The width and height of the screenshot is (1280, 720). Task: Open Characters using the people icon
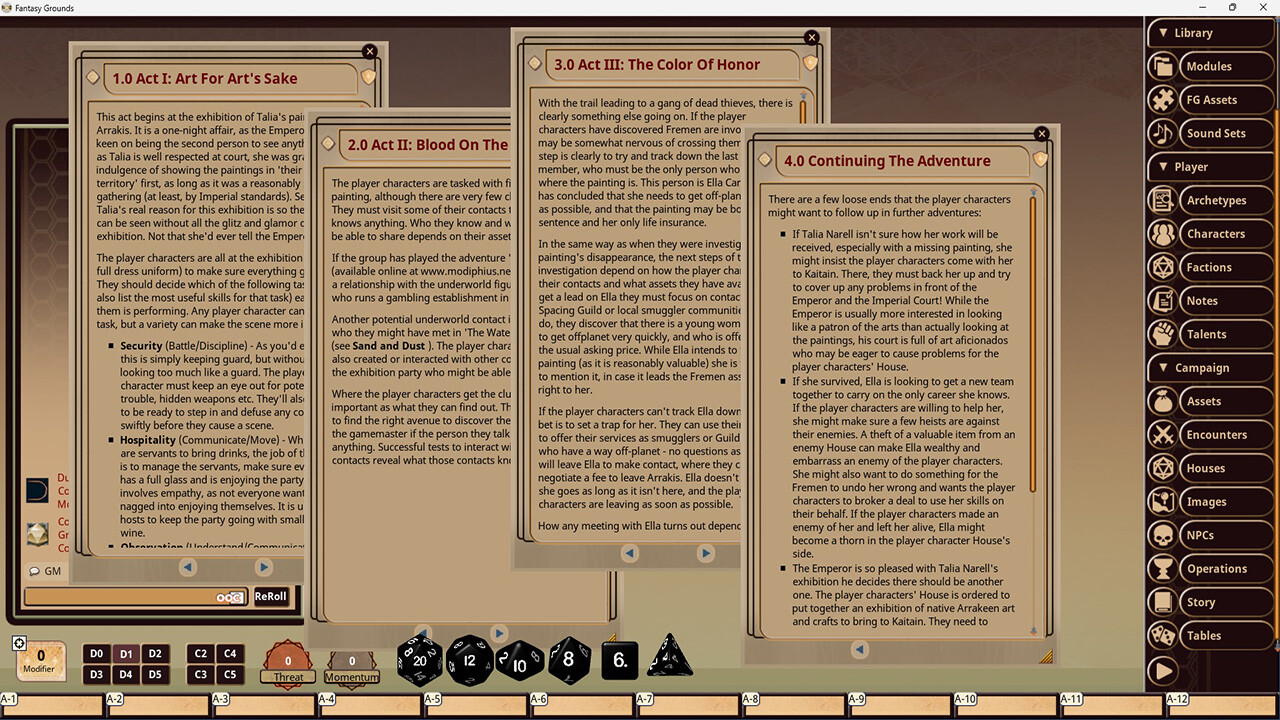[1162, 233]
